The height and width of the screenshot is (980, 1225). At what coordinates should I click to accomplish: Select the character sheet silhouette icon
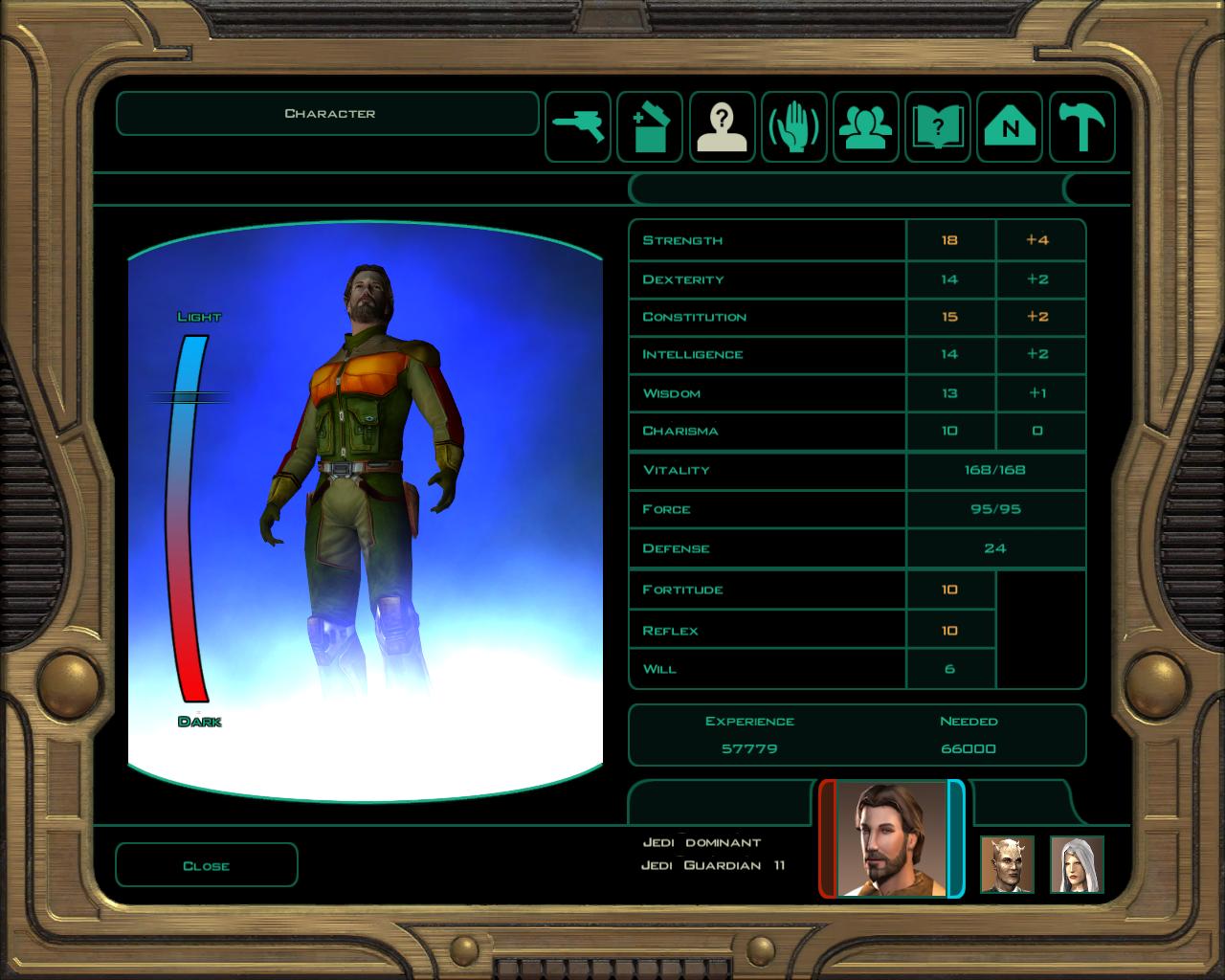pos(723,126)
